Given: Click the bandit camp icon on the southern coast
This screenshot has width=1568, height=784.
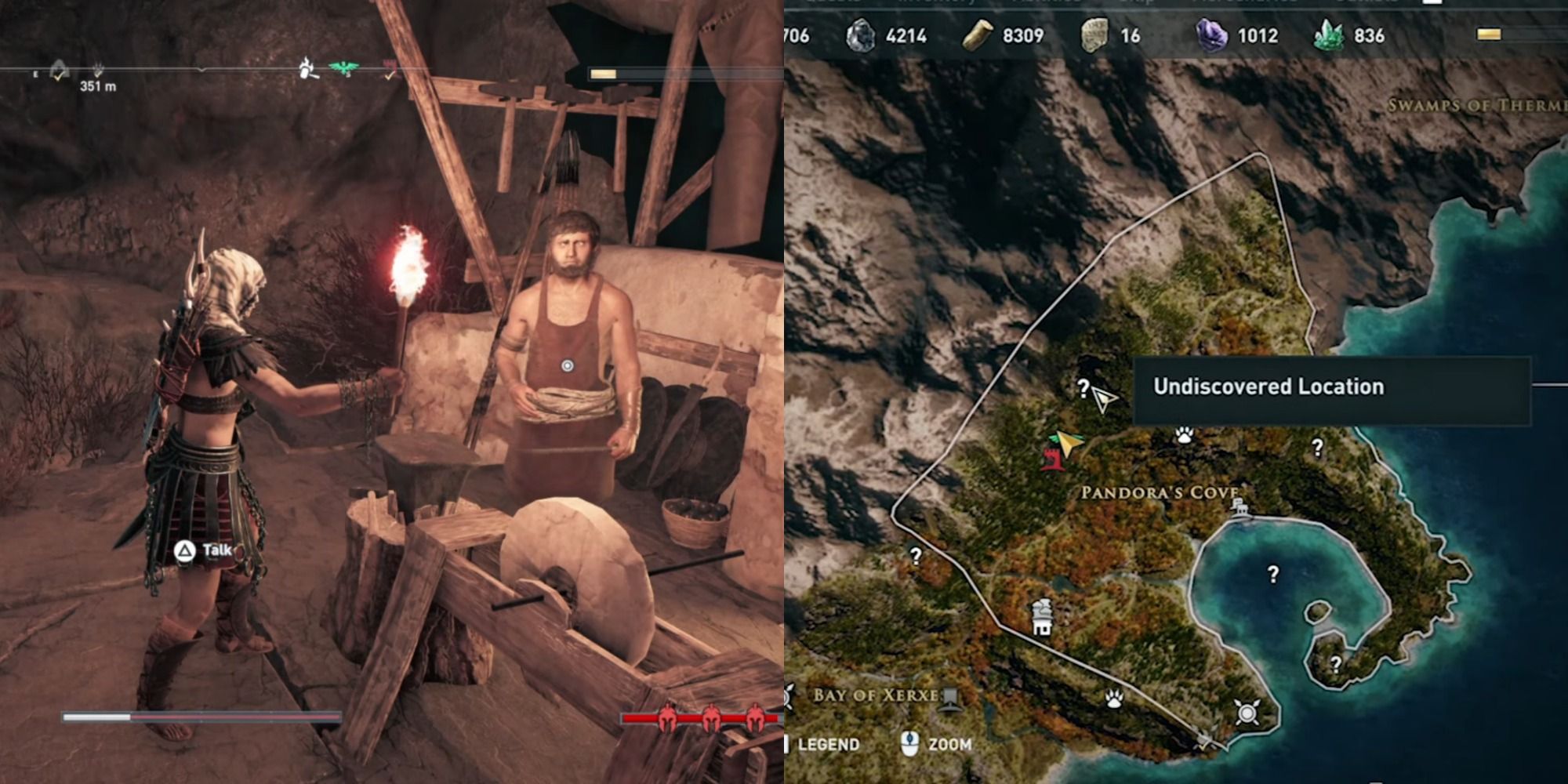Looking at the screenshot, I should tap(1247, 712).
